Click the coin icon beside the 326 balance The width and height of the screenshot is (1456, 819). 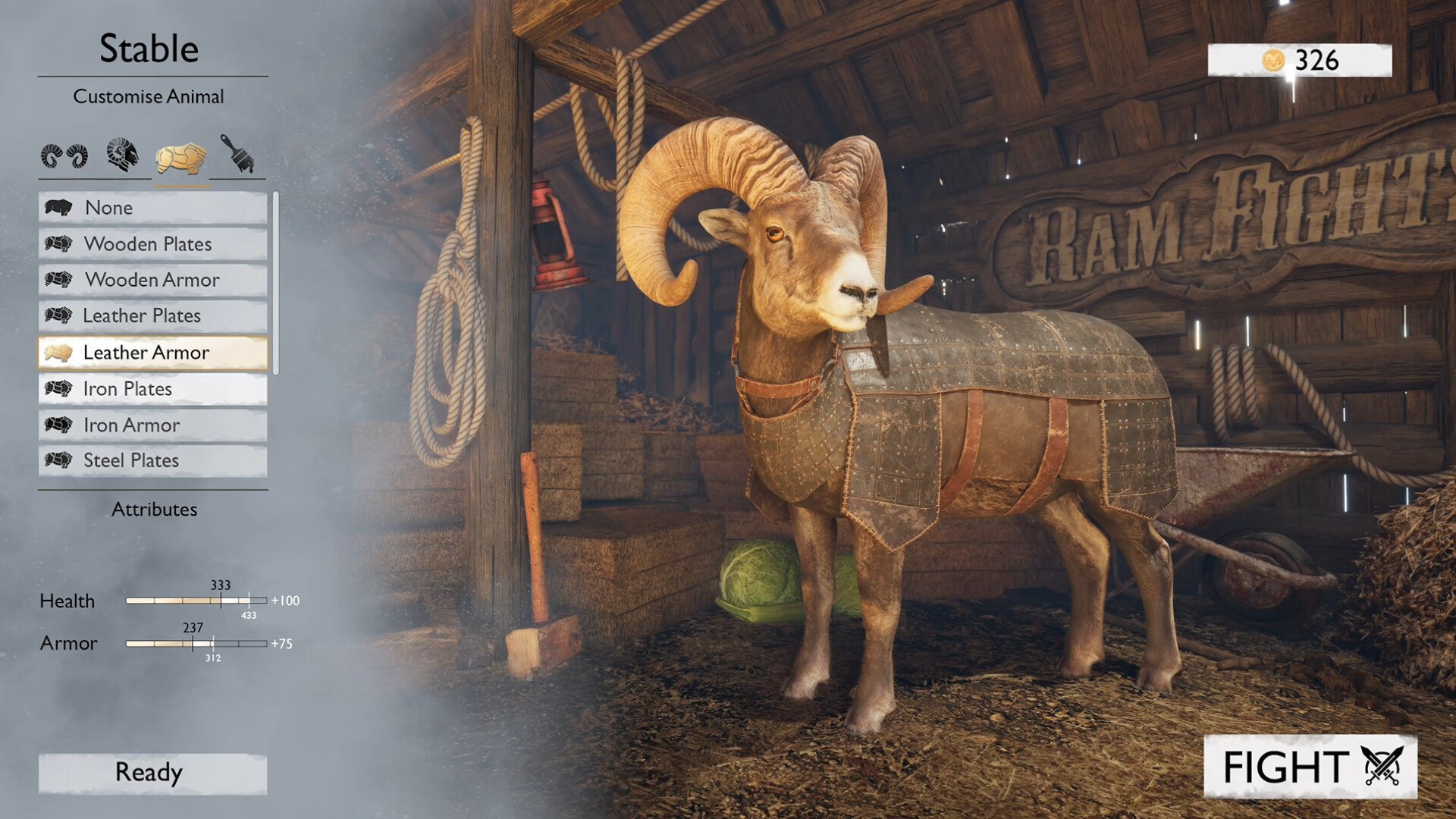pos(1276,61)
